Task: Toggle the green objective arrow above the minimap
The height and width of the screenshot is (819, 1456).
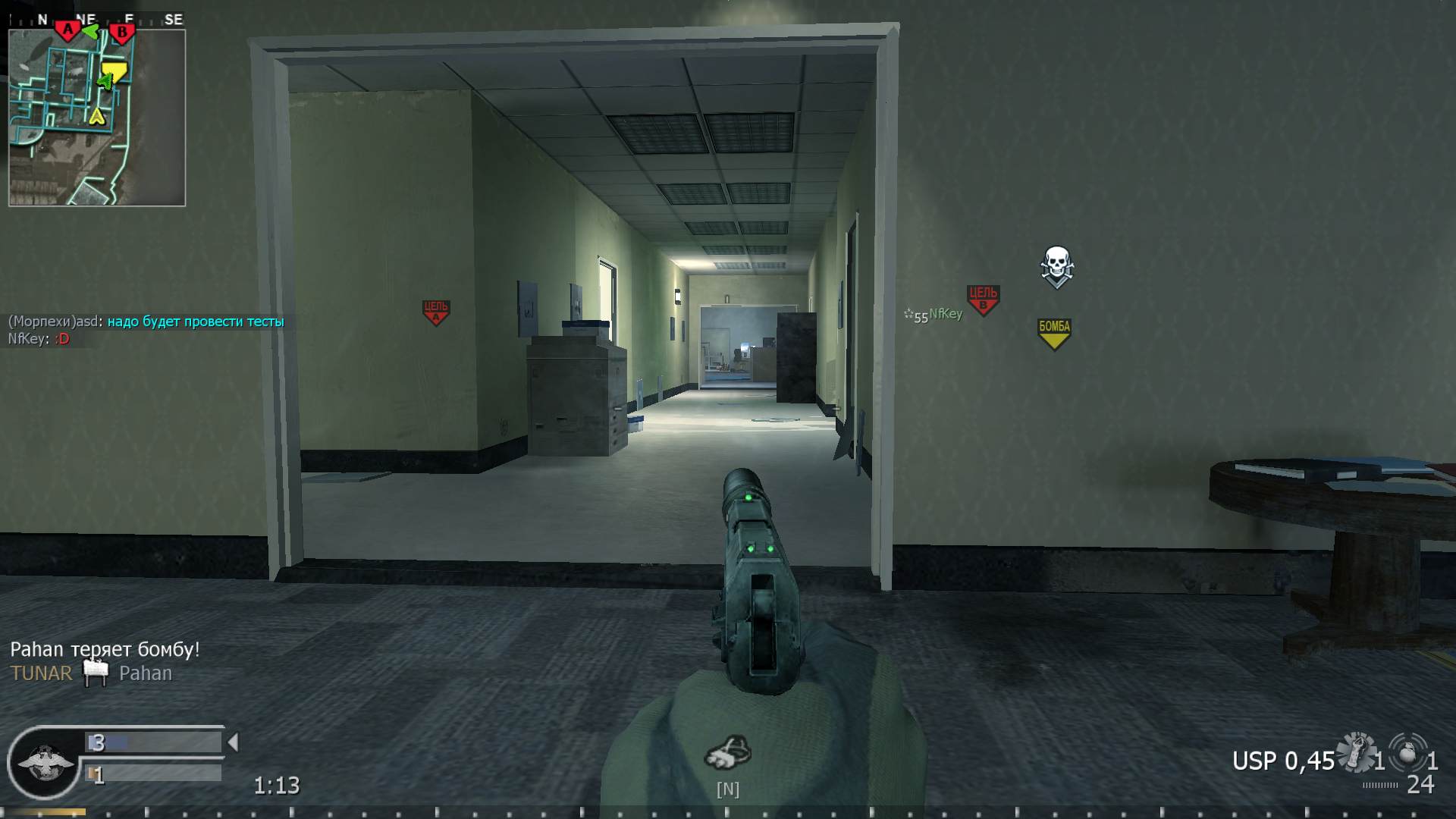Action: pyautogui.click(x=93, y=29)
